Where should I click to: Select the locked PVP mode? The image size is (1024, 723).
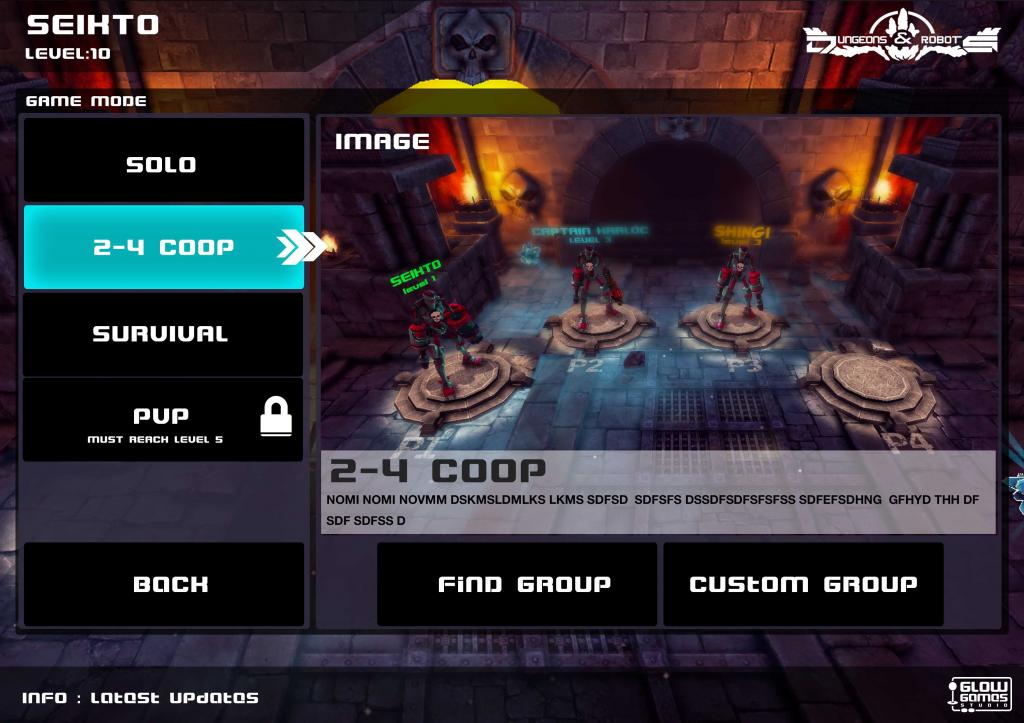coord(163,420)
